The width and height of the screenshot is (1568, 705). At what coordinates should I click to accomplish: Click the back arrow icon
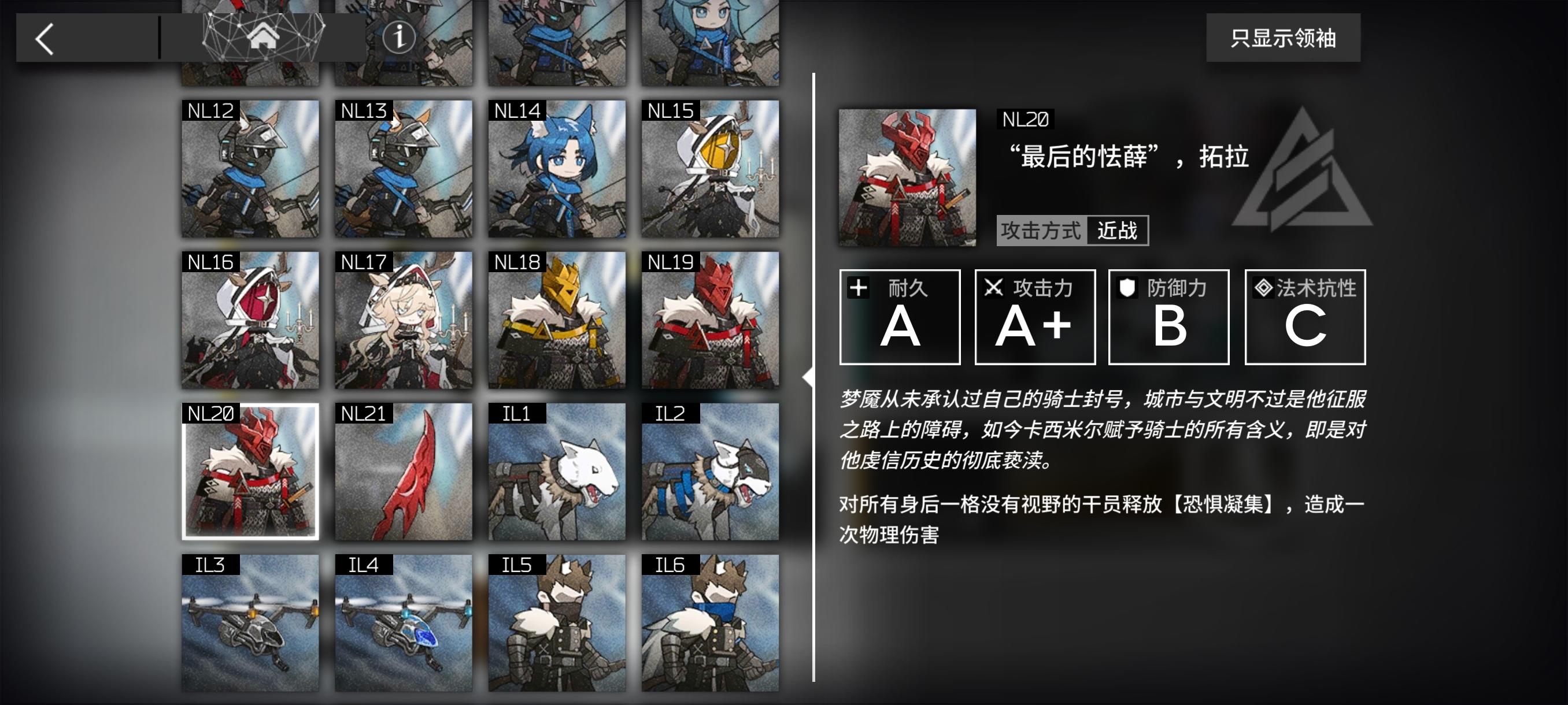click(x=44, y=38)
